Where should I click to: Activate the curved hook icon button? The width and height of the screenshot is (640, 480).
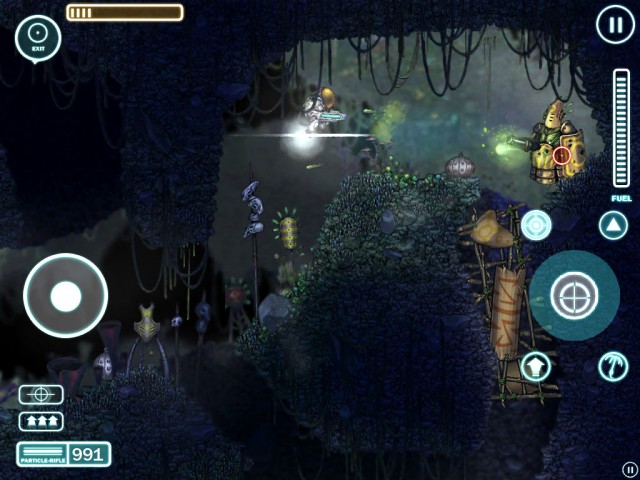(x=613, y=367)
